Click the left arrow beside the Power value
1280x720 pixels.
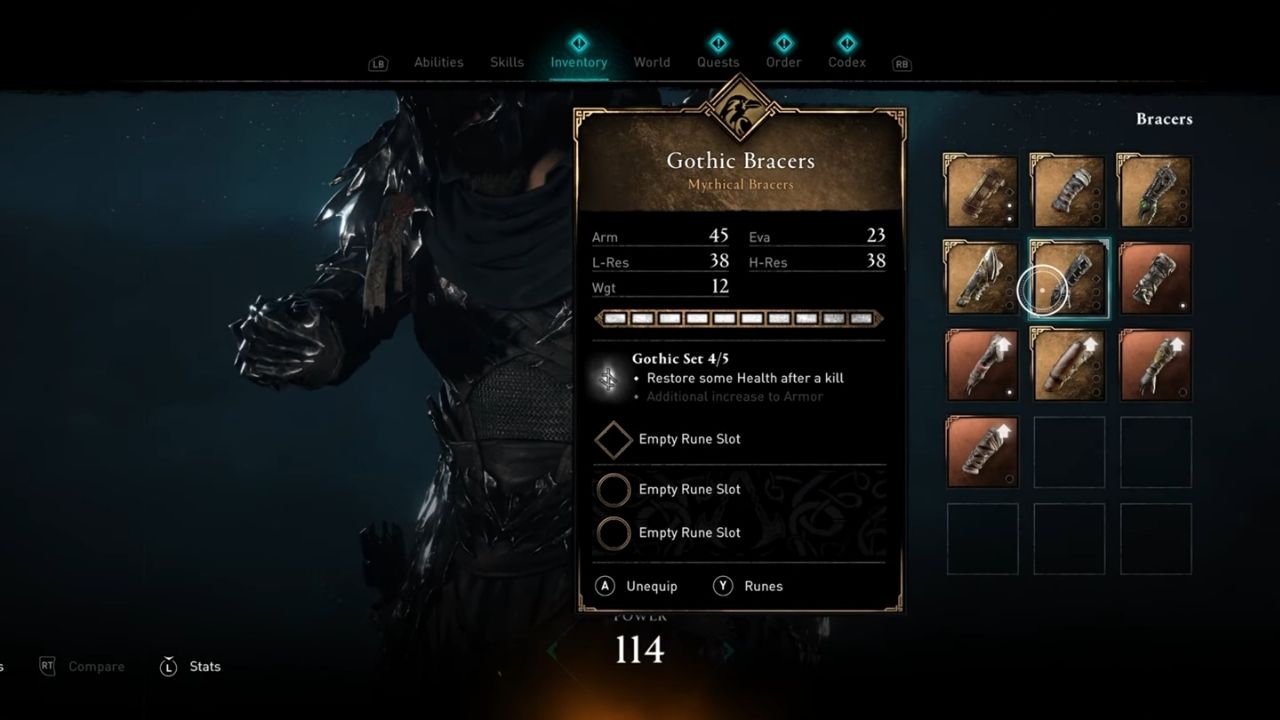pyautogui.click(x=553, y=650)
